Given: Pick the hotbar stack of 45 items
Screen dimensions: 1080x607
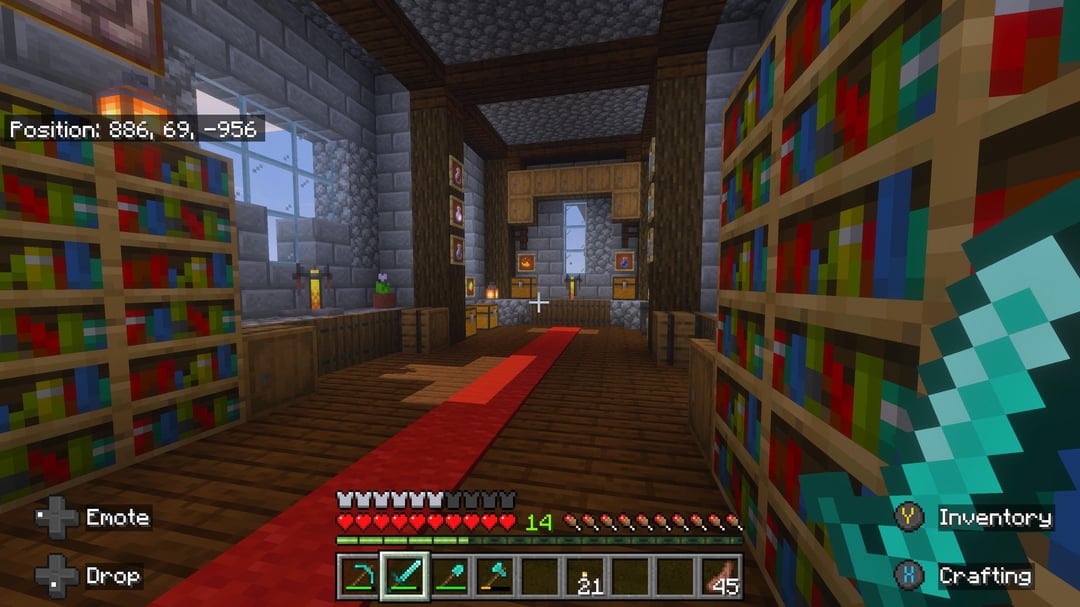Looking at the screenshot, I should 721,575.
